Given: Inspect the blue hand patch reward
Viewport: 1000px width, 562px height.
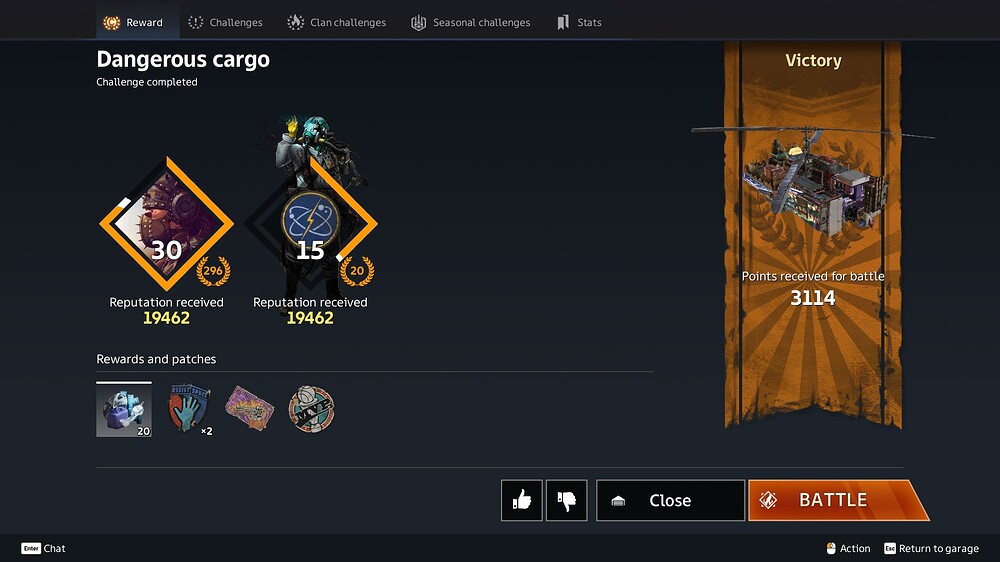Looking at the screenshot, I should [x=188, y=410].
